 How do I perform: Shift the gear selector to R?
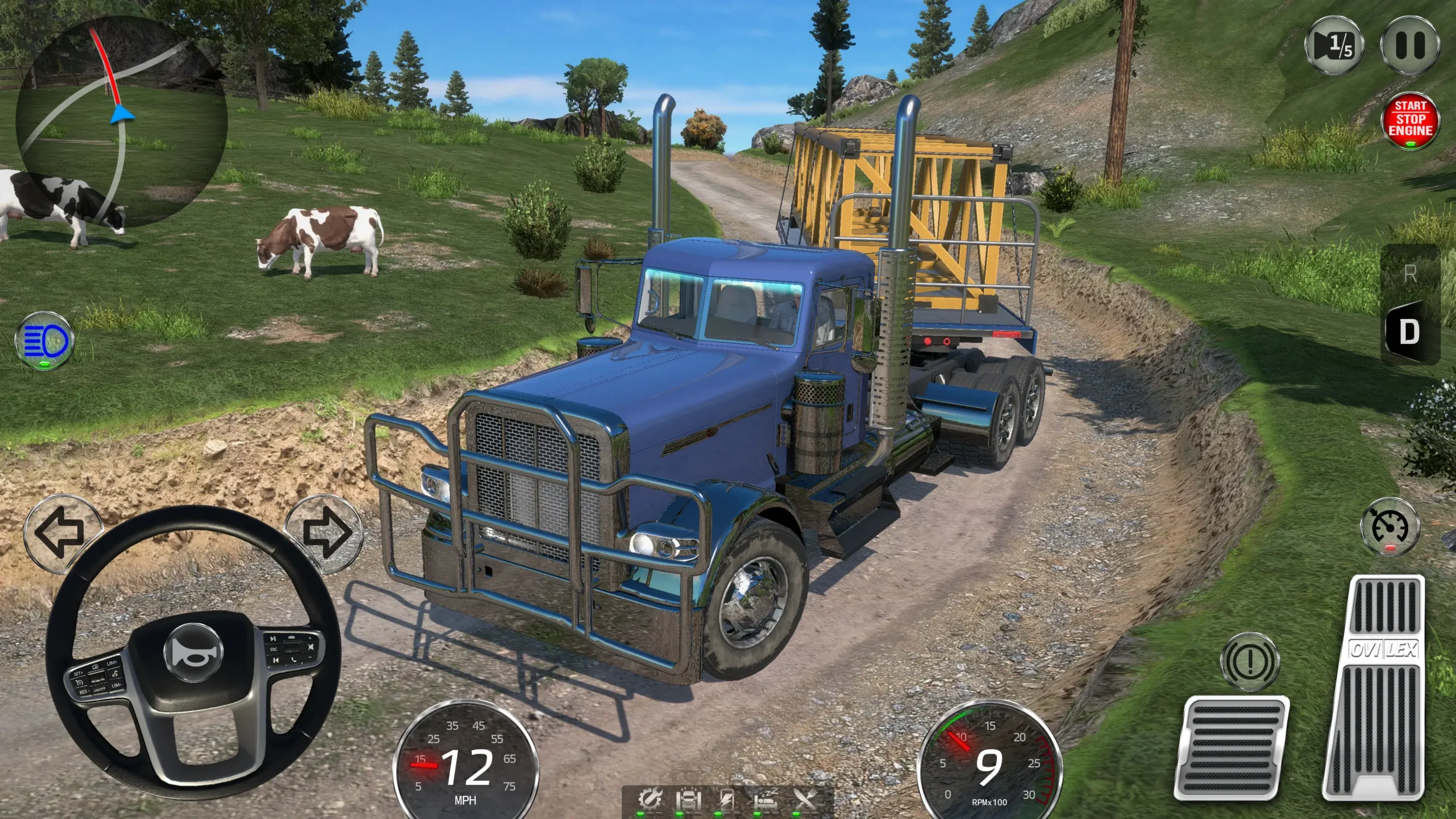coord(1410,275)
